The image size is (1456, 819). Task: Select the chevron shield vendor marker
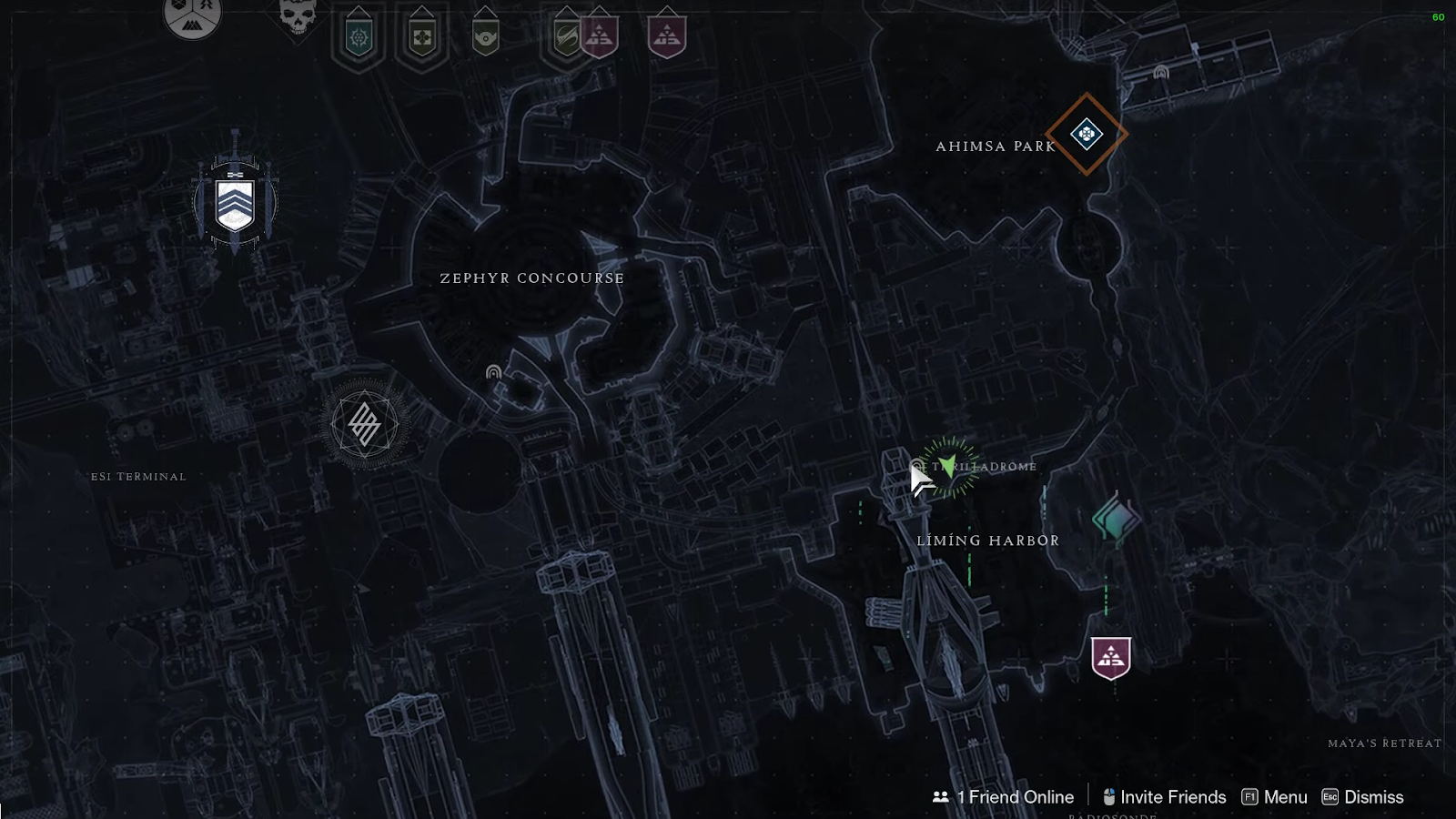point(235,205)
